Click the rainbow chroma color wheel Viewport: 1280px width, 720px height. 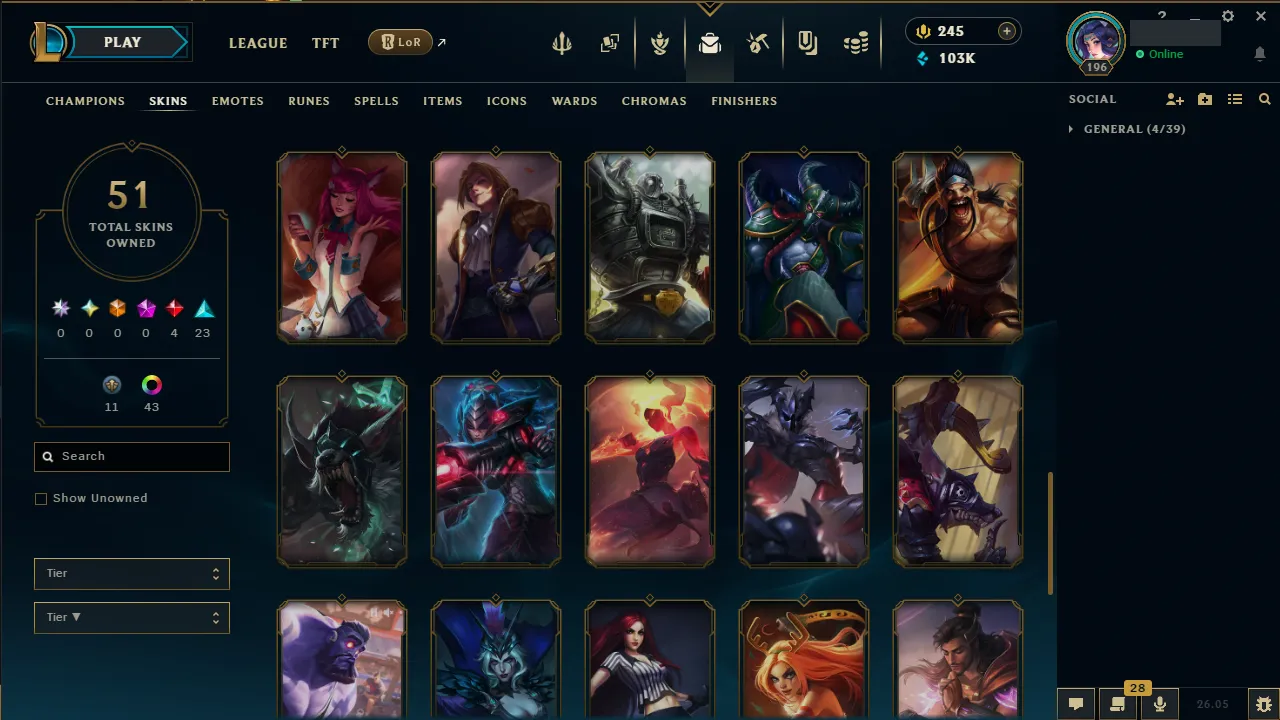pos(151,385)
